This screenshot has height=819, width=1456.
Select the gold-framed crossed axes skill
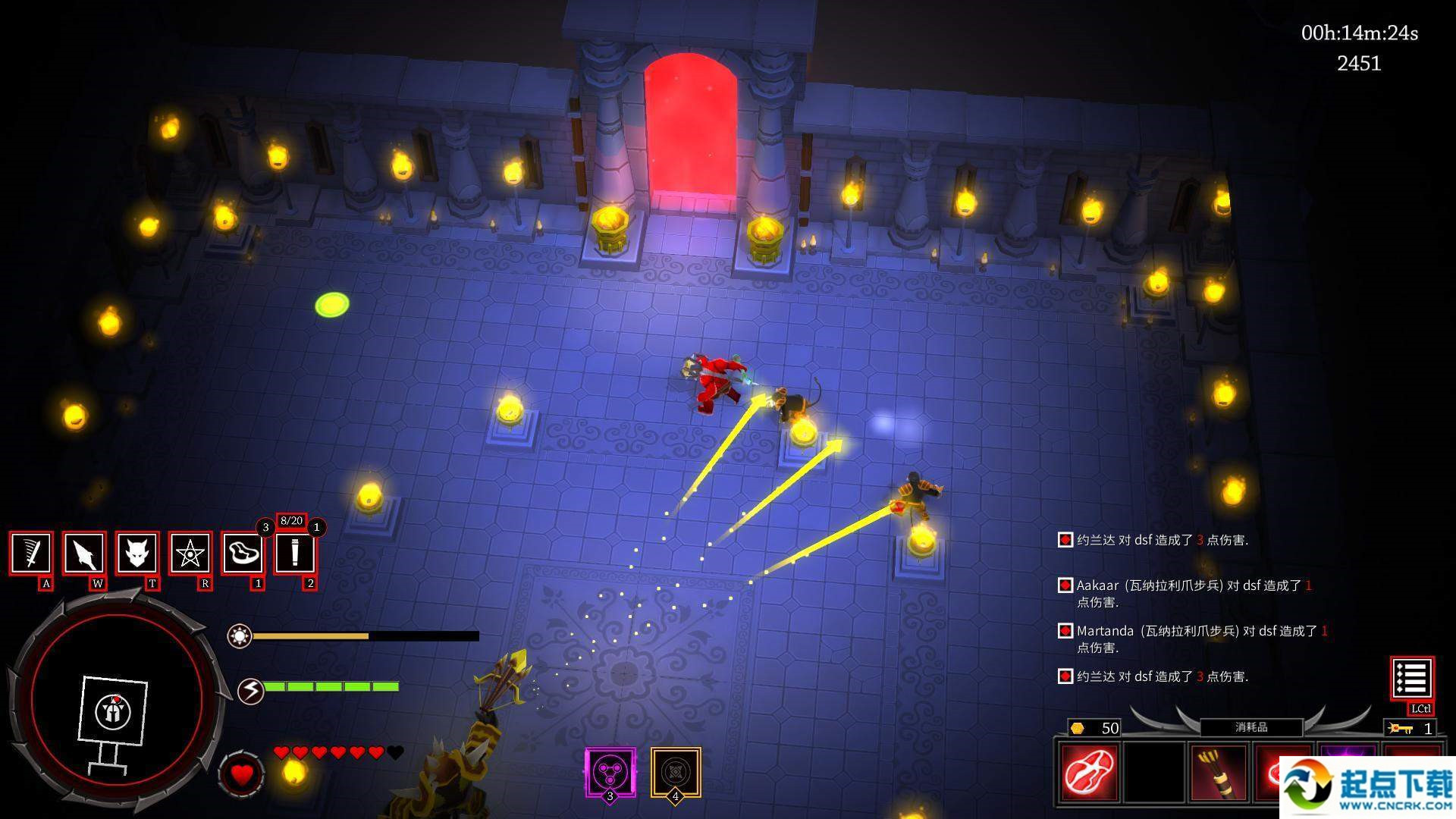(x=675, y=772)
